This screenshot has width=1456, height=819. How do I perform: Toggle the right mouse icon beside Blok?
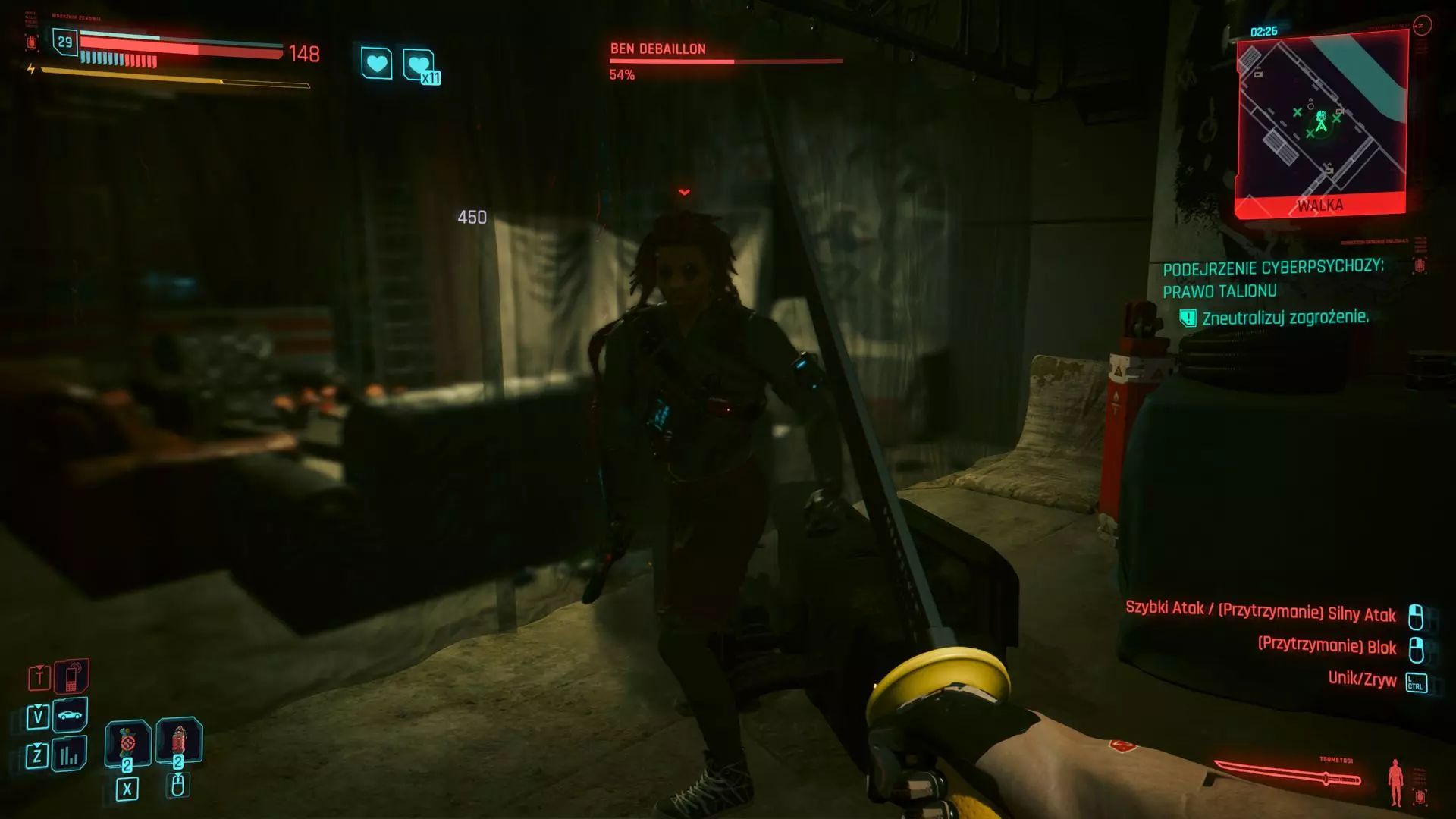pos(1417,648)
